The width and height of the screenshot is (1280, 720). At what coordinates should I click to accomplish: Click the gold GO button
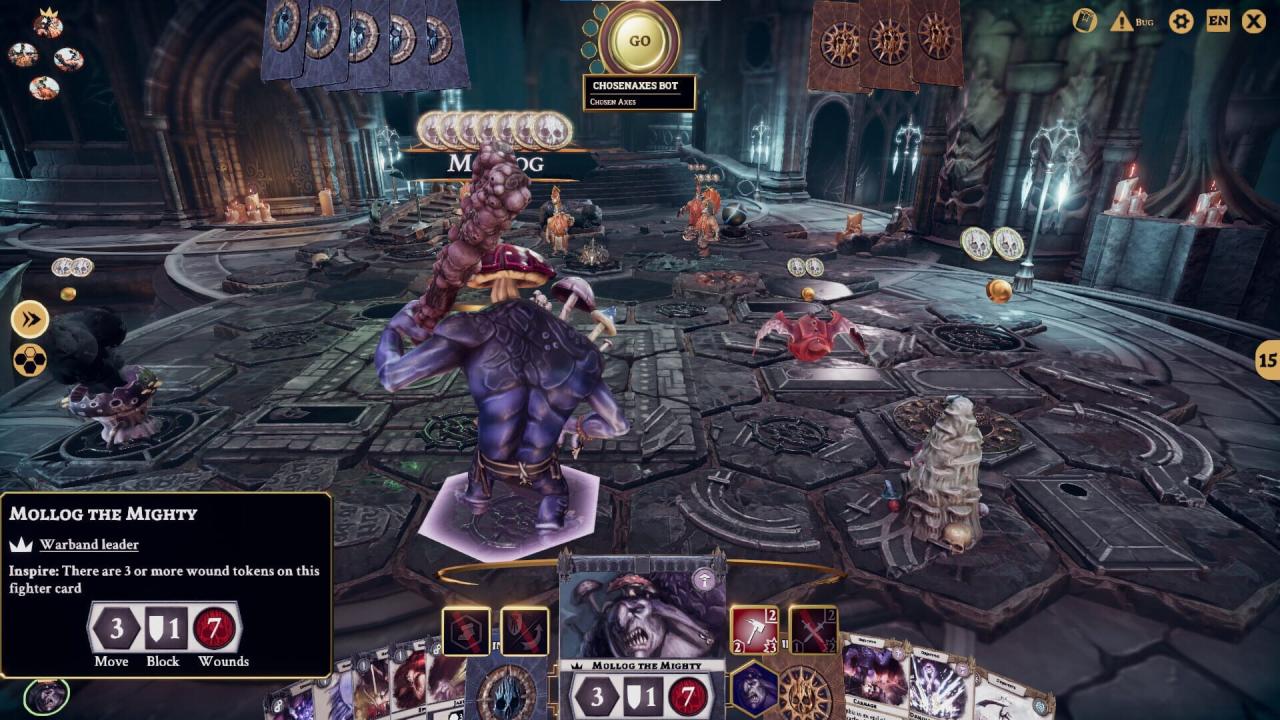639,41
